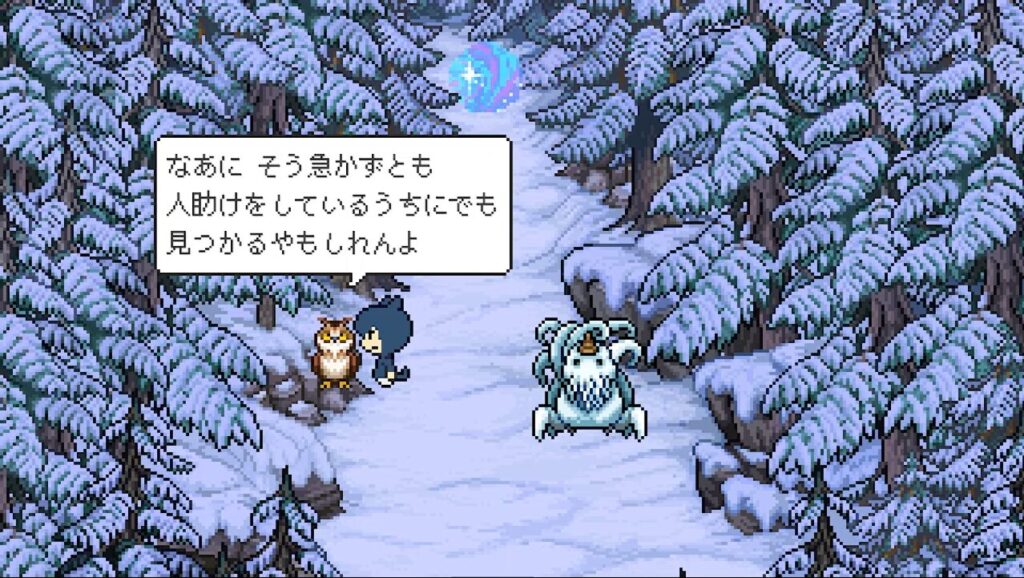Image resolution: width=1024 pixels, height=578 pixels.
Task: Advance the owl's speech bubble dialogue
Action: pos(332,205)
